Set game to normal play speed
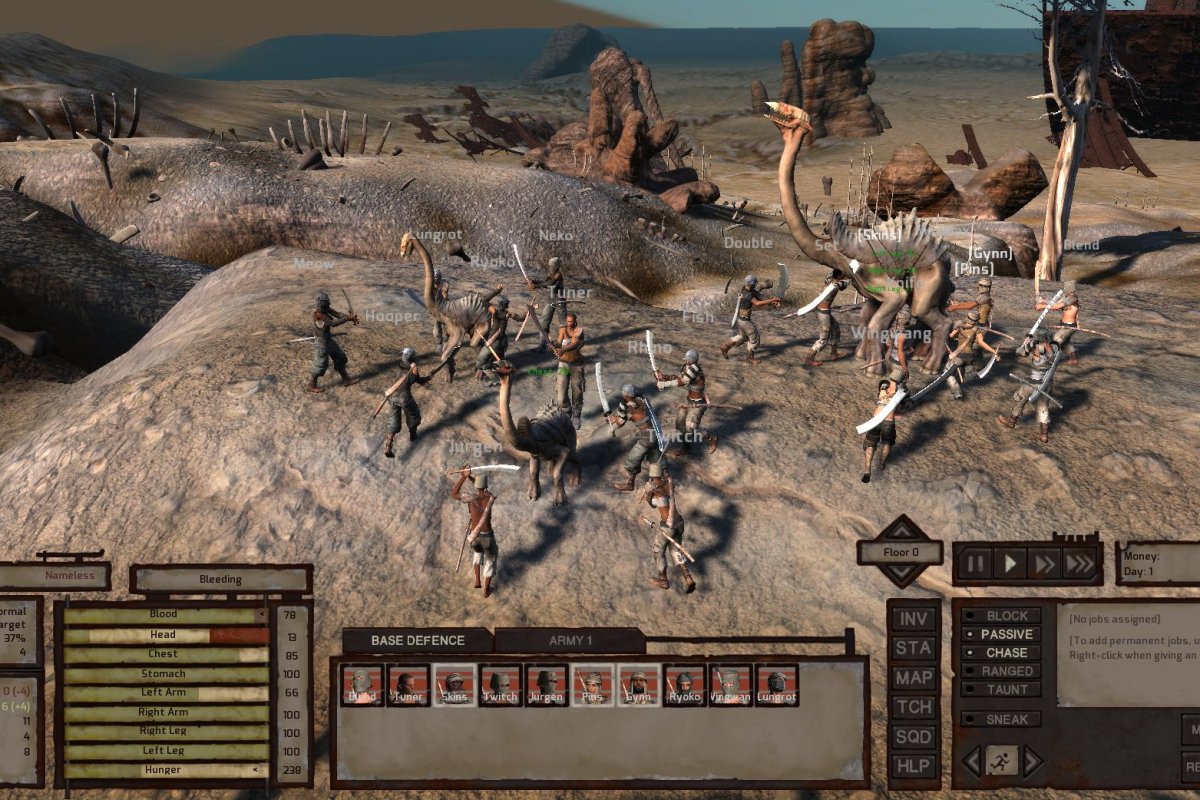Viewport: 1200px width, 800px height. (x=1010, y=564)
